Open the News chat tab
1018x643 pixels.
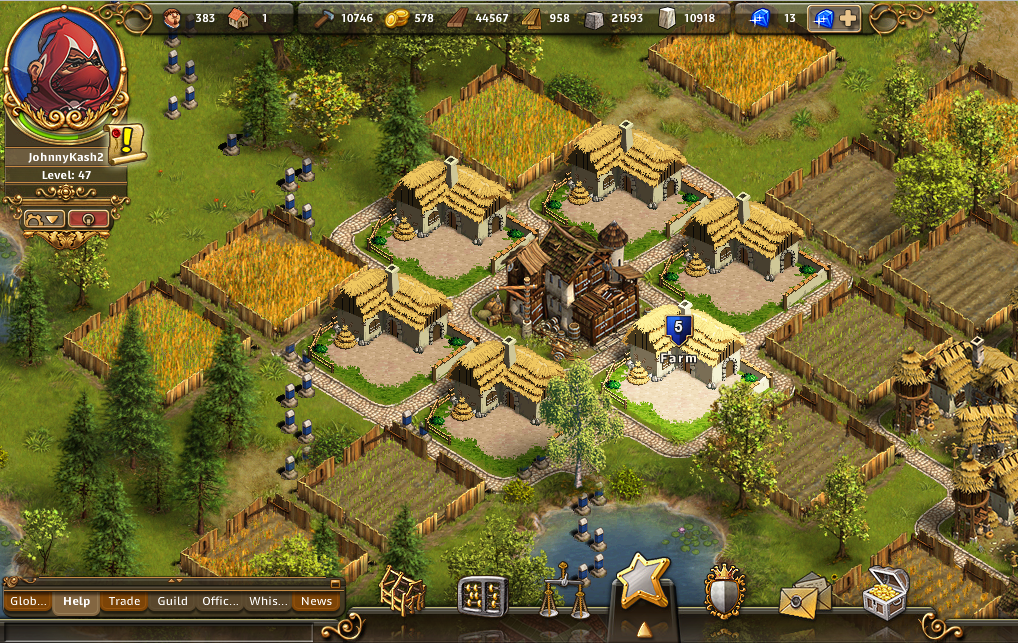pyautogui.click(x=316, y=601)
